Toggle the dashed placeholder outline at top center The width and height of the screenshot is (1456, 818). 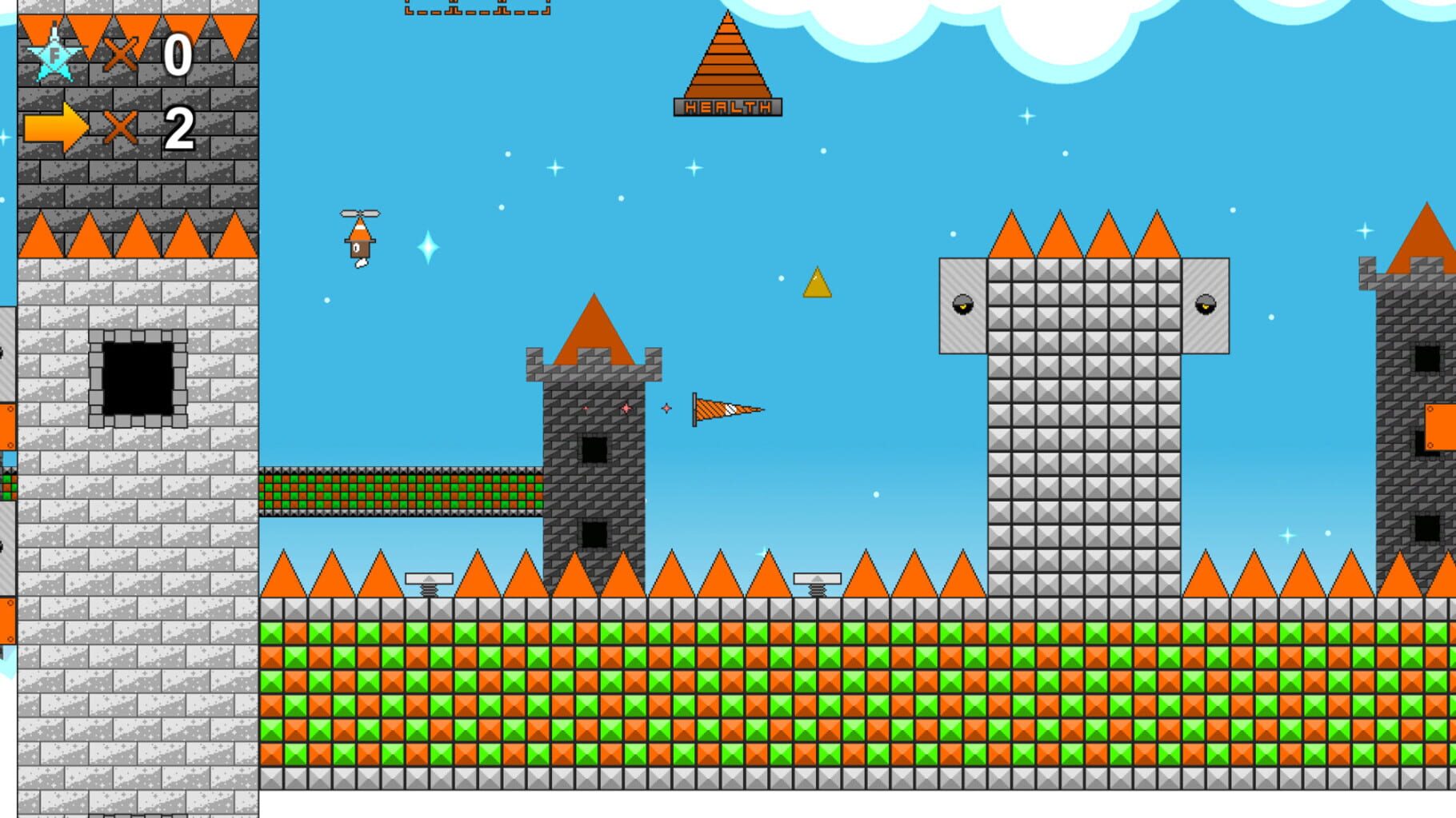click(x=475, y=8)
